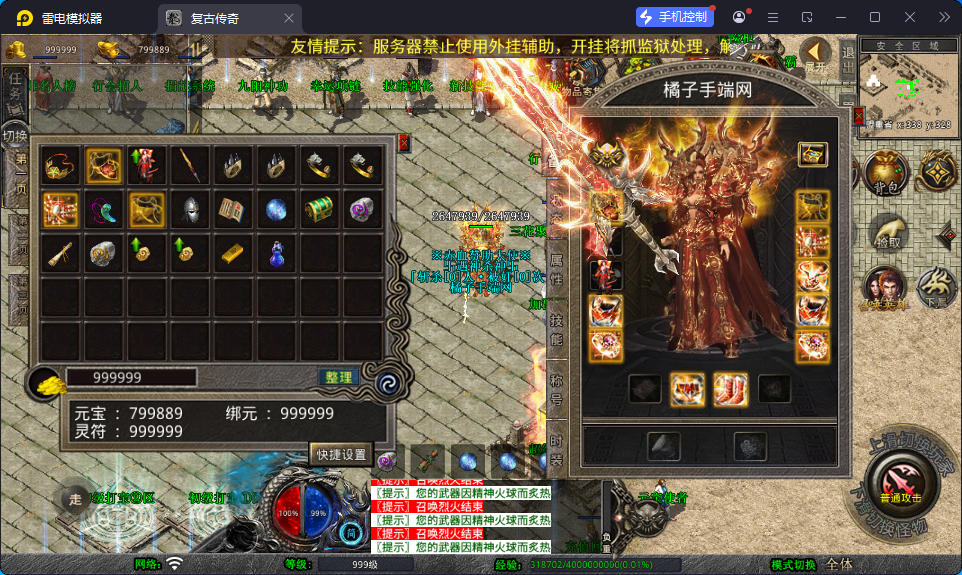The height and width of the screenshot is (575, 962).
Task: Switch to the 属性 attributes tab
Action: (557, 268)
